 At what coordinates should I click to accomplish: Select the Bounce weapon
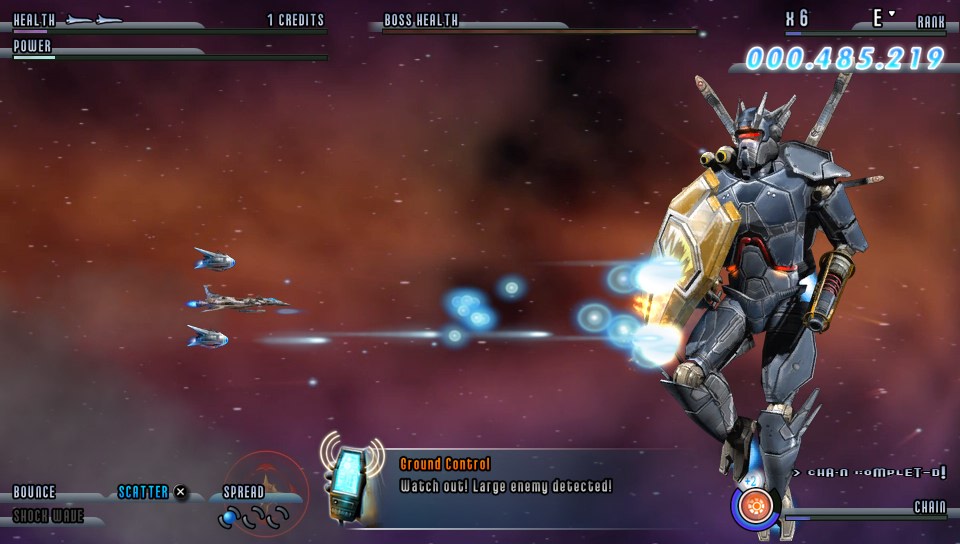pos(34,492)
